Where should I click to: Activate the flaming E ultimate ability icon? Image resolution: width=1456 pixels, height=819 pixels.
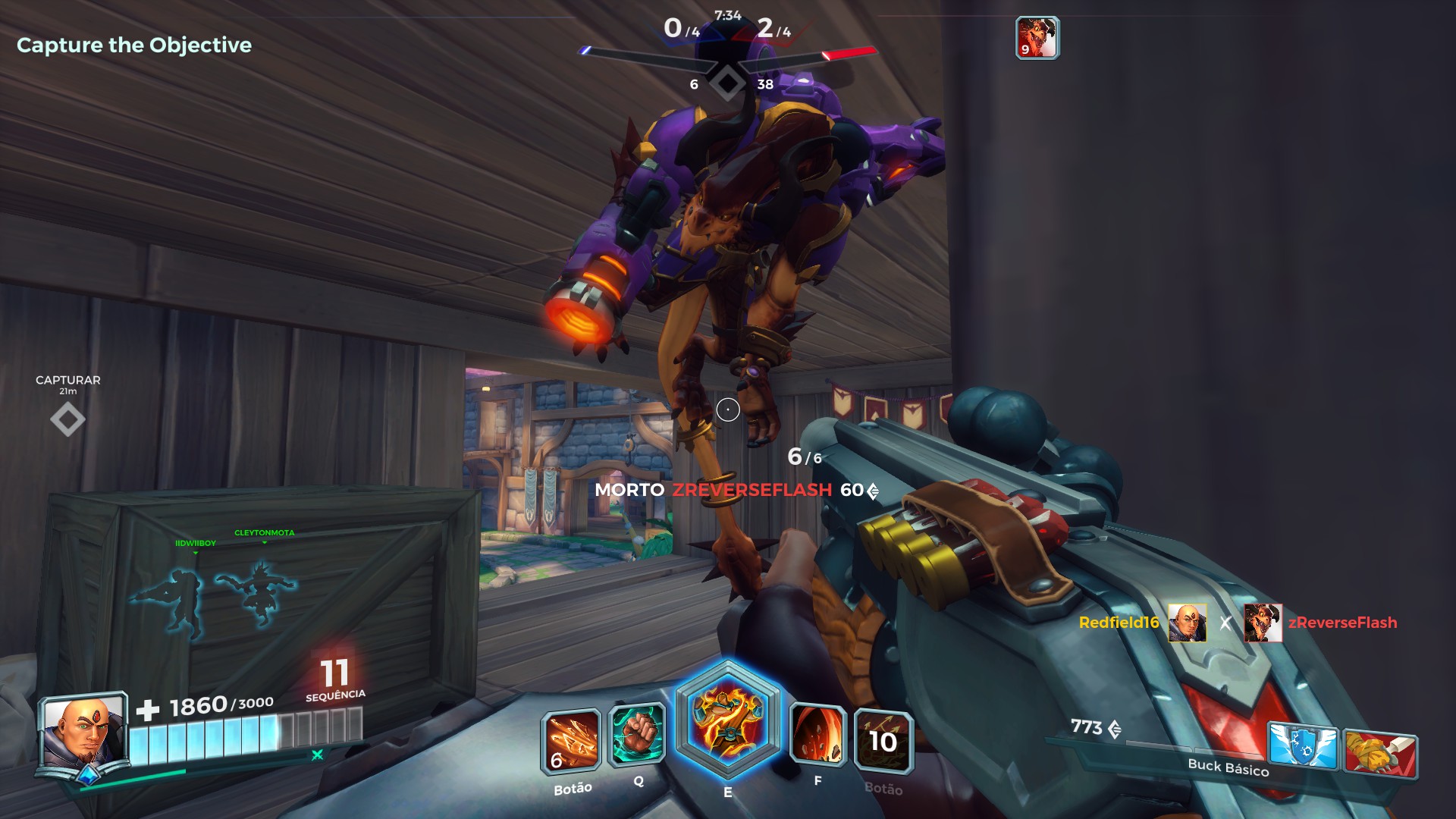(x=730, y=728)
